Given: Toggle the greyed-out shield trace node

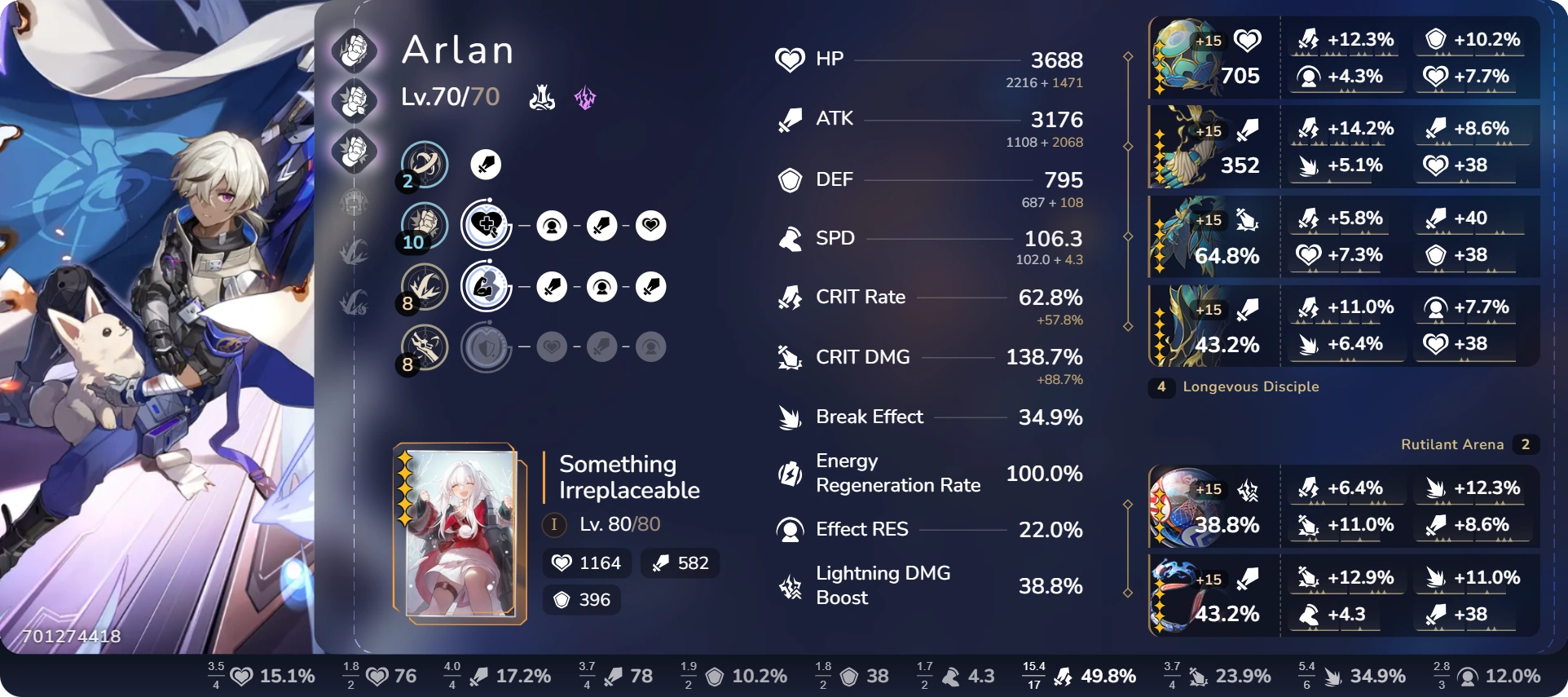Looking at the screenshot, I should [487, 346].
